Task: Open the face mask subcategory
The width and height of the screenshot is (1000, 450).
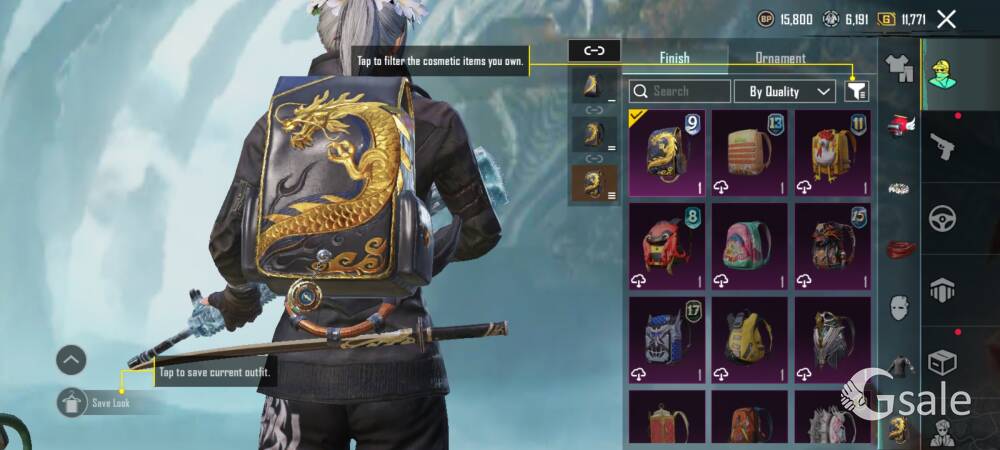Action: click(x=900, y=306)
